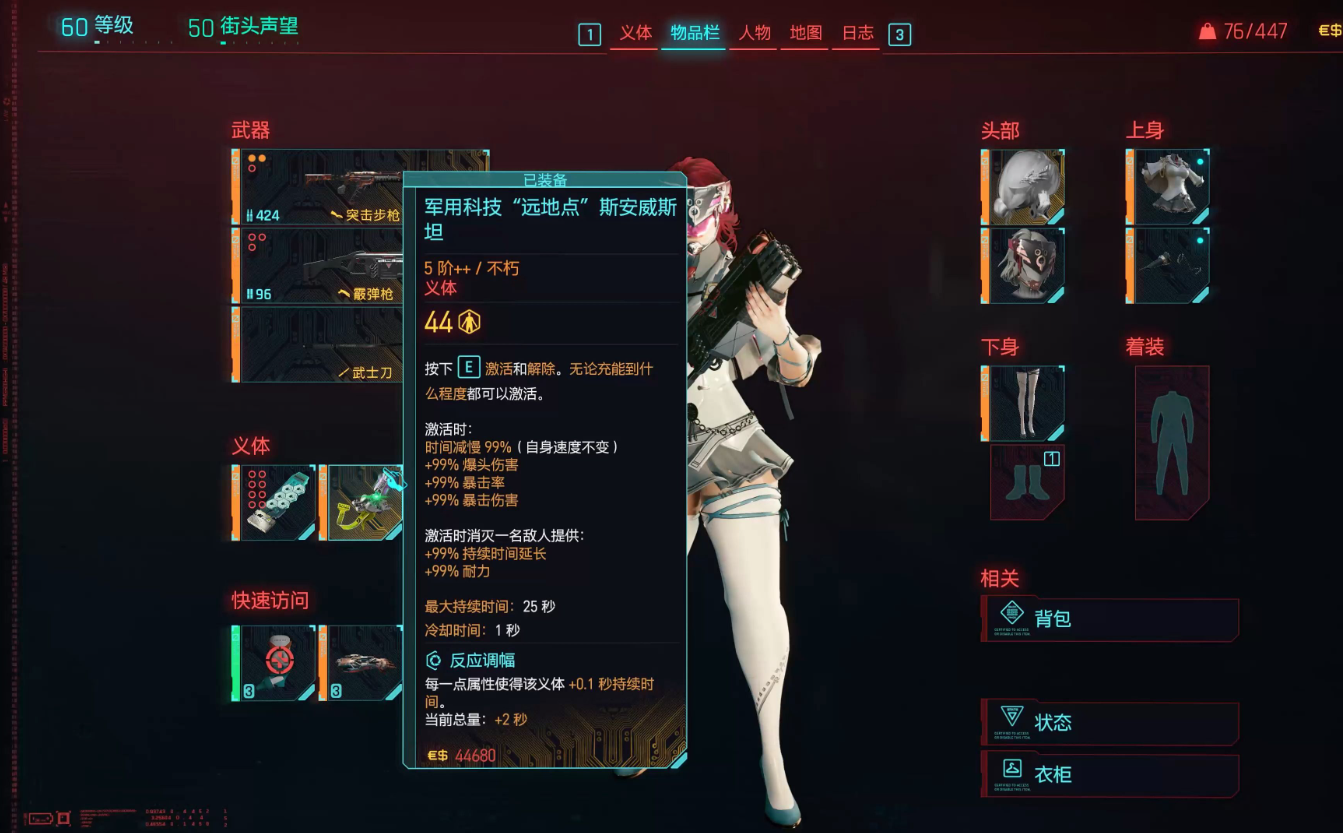This screenshot has width=1343, height=833.
Task: Switch to the 地图 map tab
Action: tap(804, 33)
